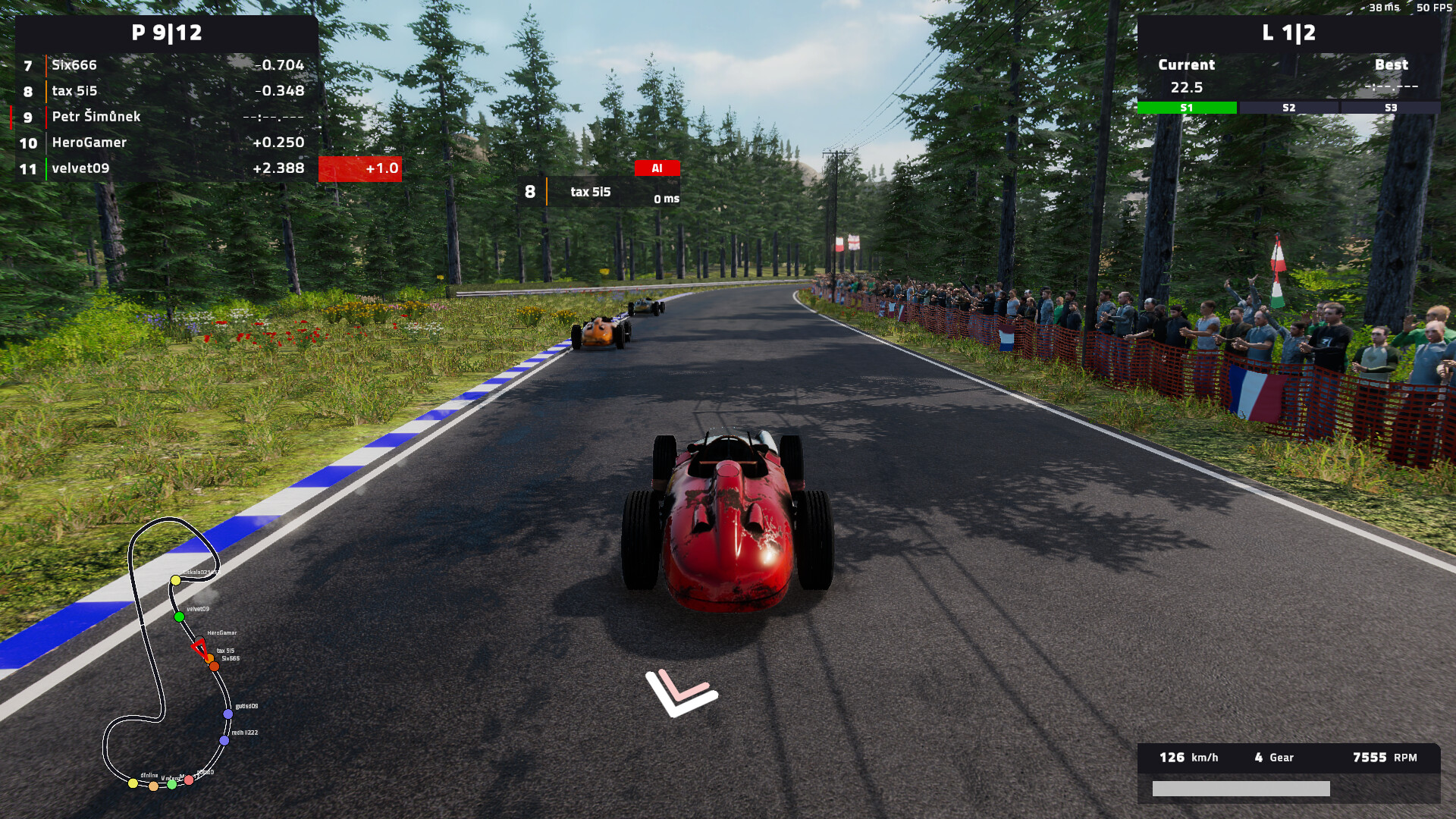Click Liskala02145's yellow dot on the minimap
This screenshot has width=1456, height=819.
pos(175,579)
